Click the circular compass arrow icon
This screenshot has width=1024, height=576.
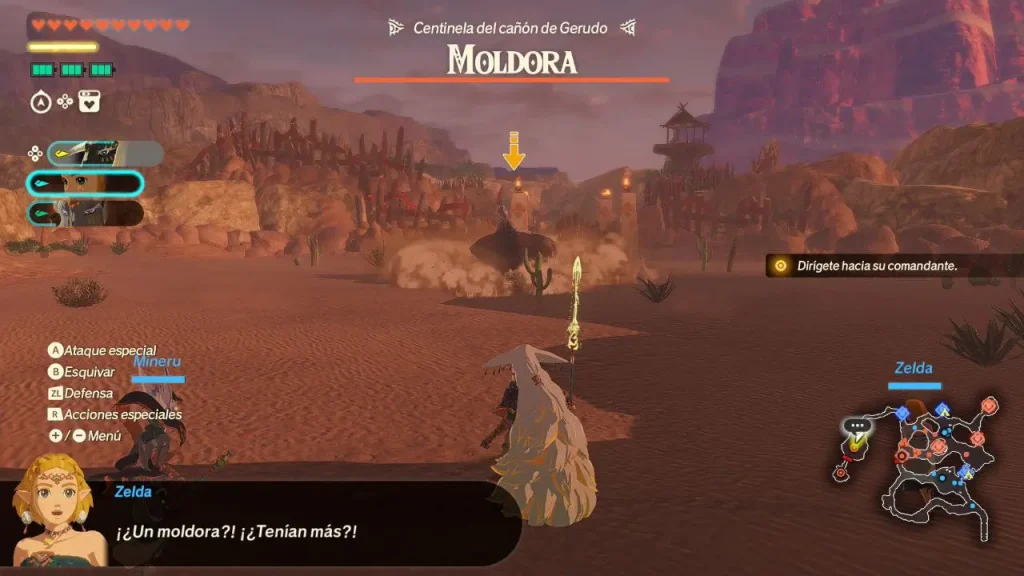[x=41, y=101]
